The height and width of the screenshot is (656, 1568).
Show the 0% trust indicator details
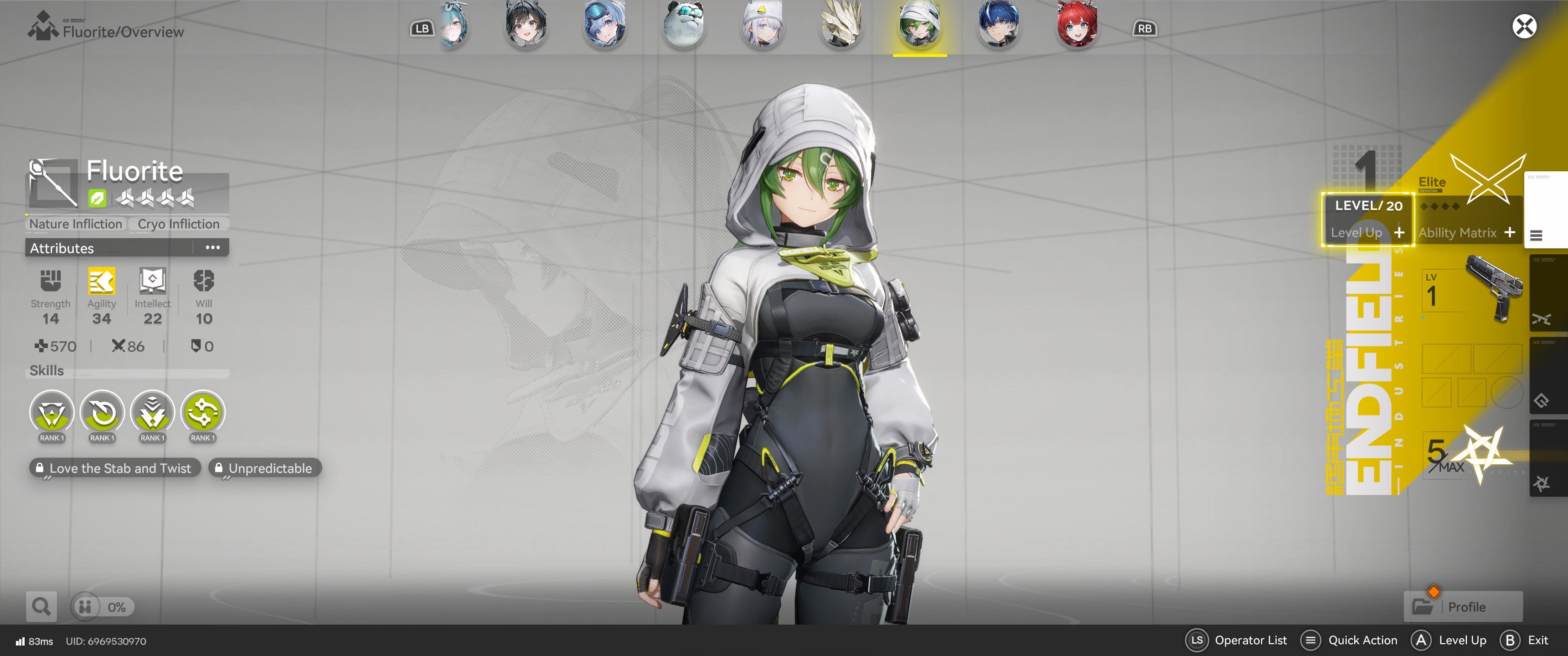102,607
